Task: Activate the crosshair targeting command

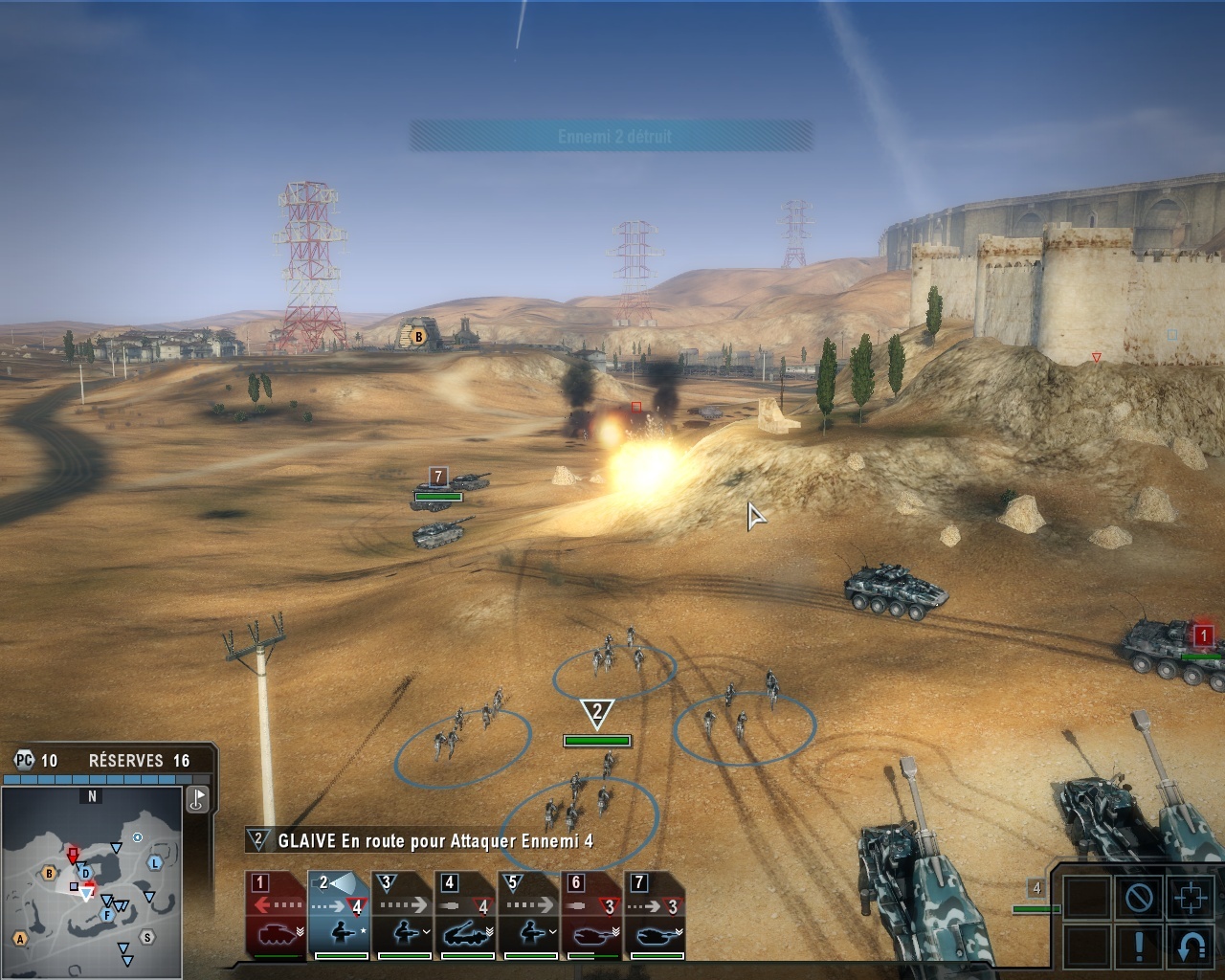Action: click(1191, 898)
